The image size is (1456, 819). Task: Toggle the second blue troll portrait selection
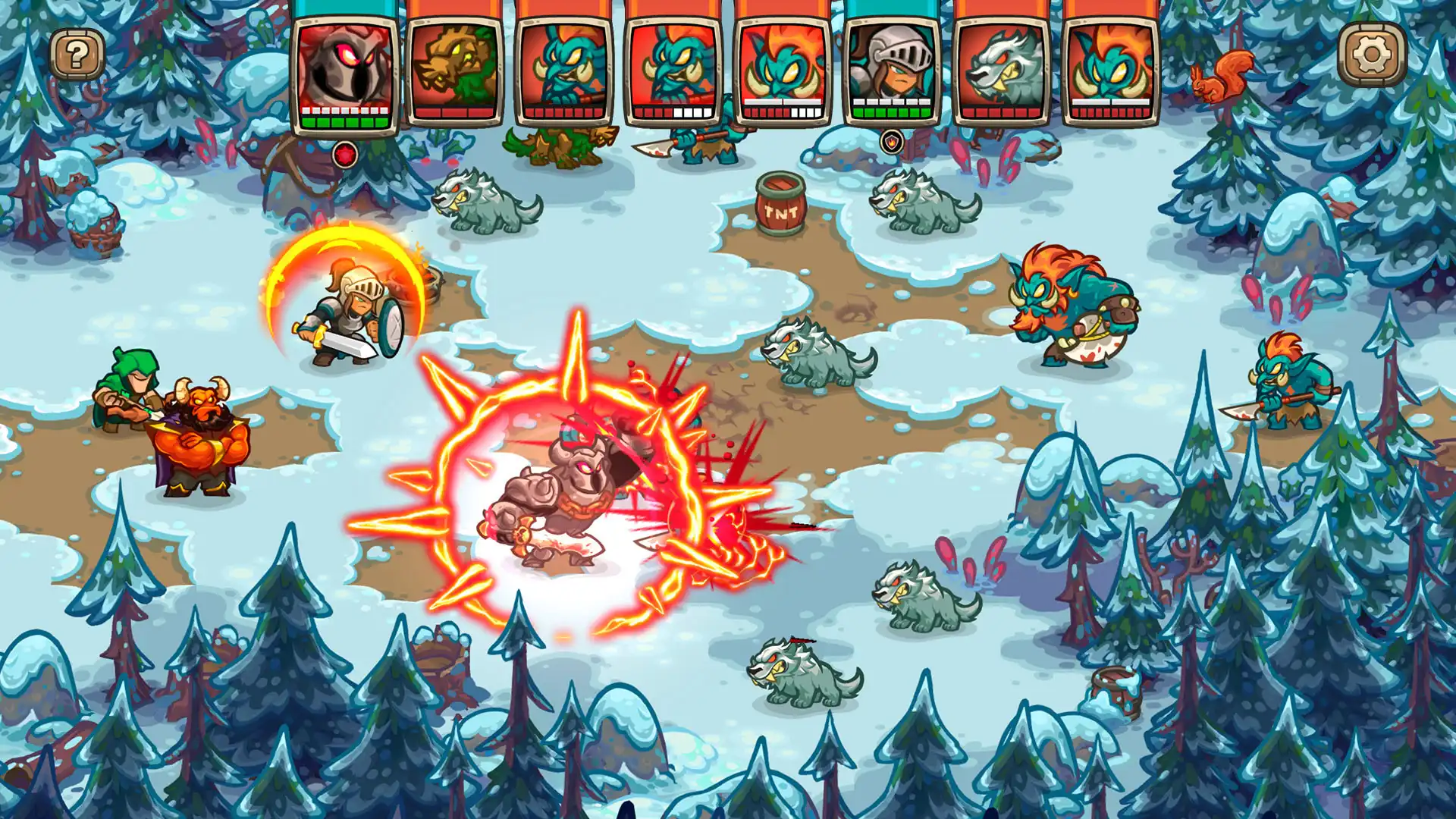click(x=675, y=68)
